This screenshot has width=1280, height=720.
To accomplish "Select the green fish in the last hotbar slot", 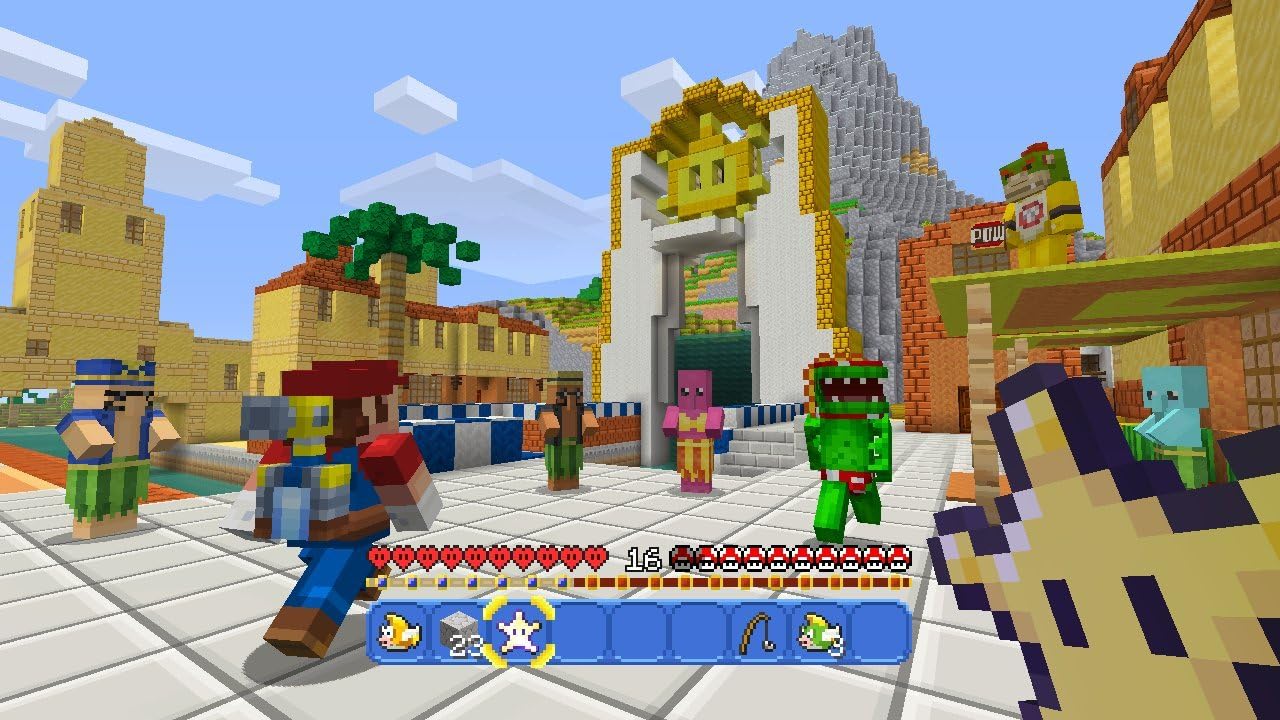I will (821, 632).
